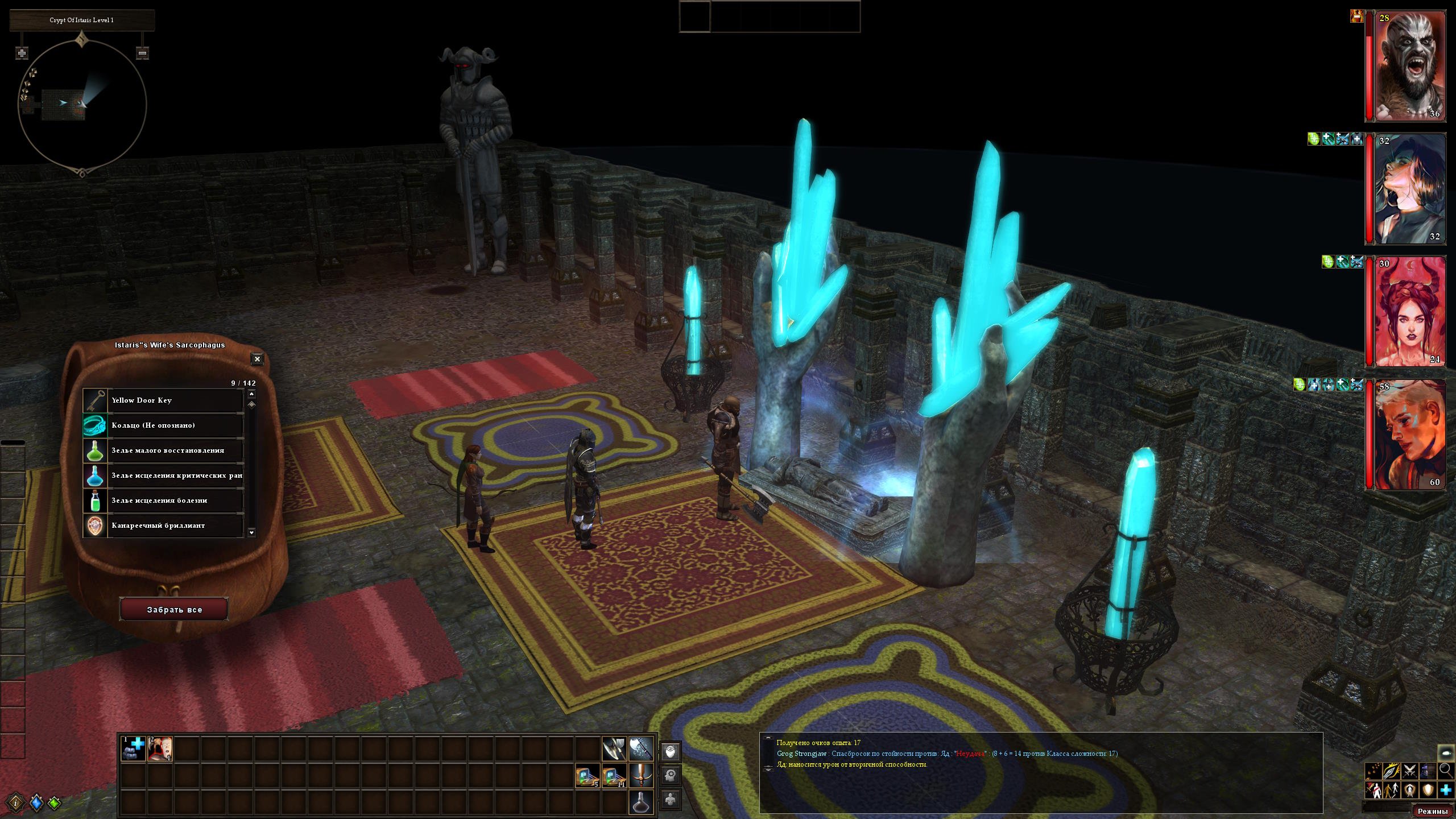Take the Зелье исцеления болезни potion
The width and height of the screenshot is (1456, 819).
click(164, 500)
